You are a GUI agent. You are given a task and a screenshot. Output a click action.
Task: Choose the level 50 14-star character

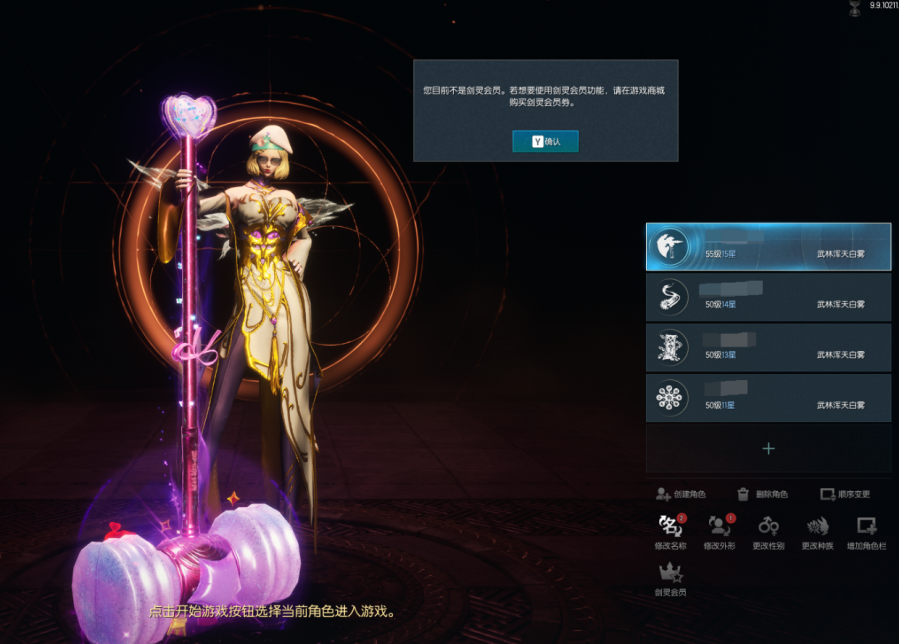click(768, 298)
